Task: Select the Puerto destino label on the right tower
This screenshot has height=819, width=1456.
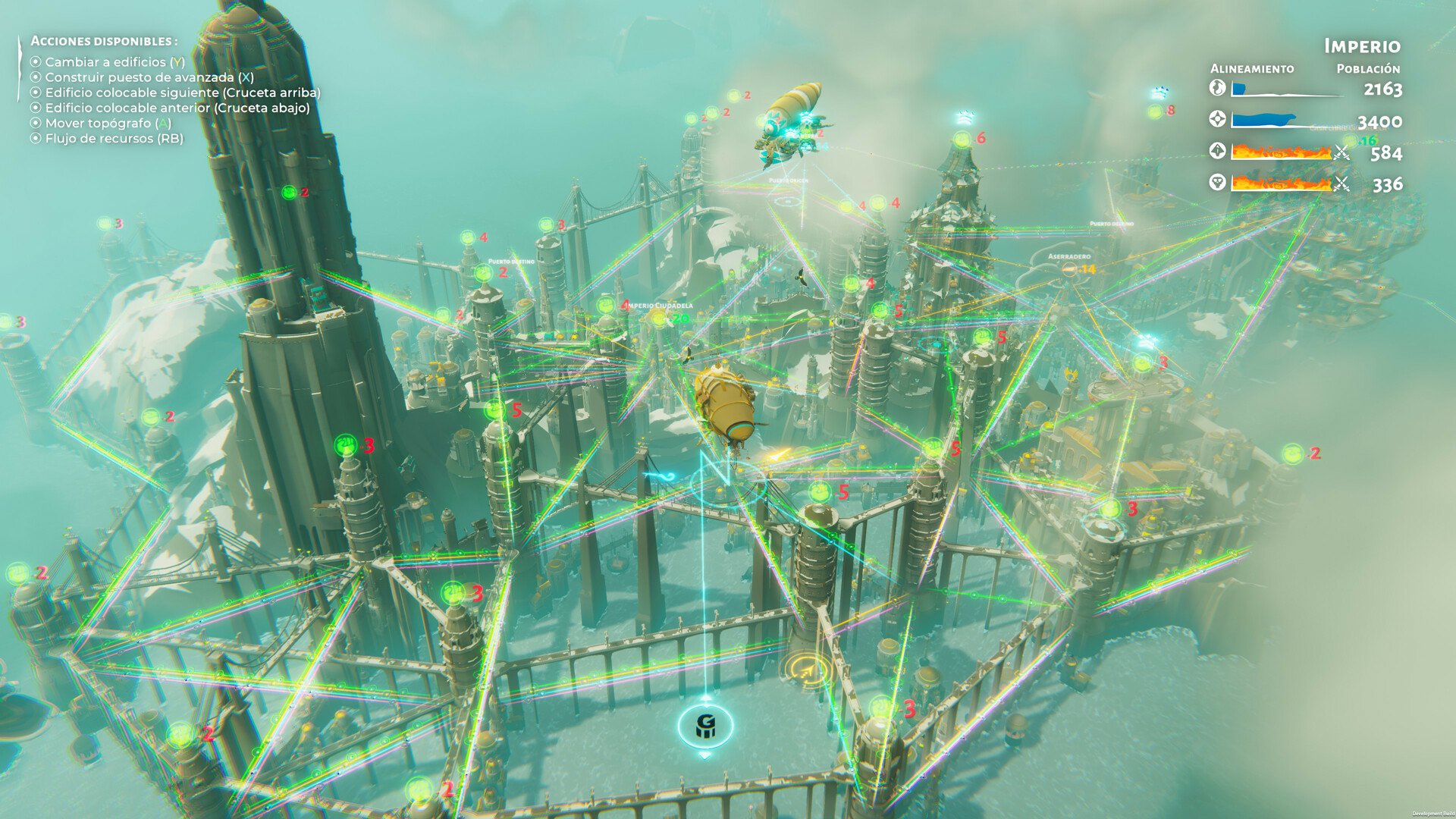Action: 1112,224
